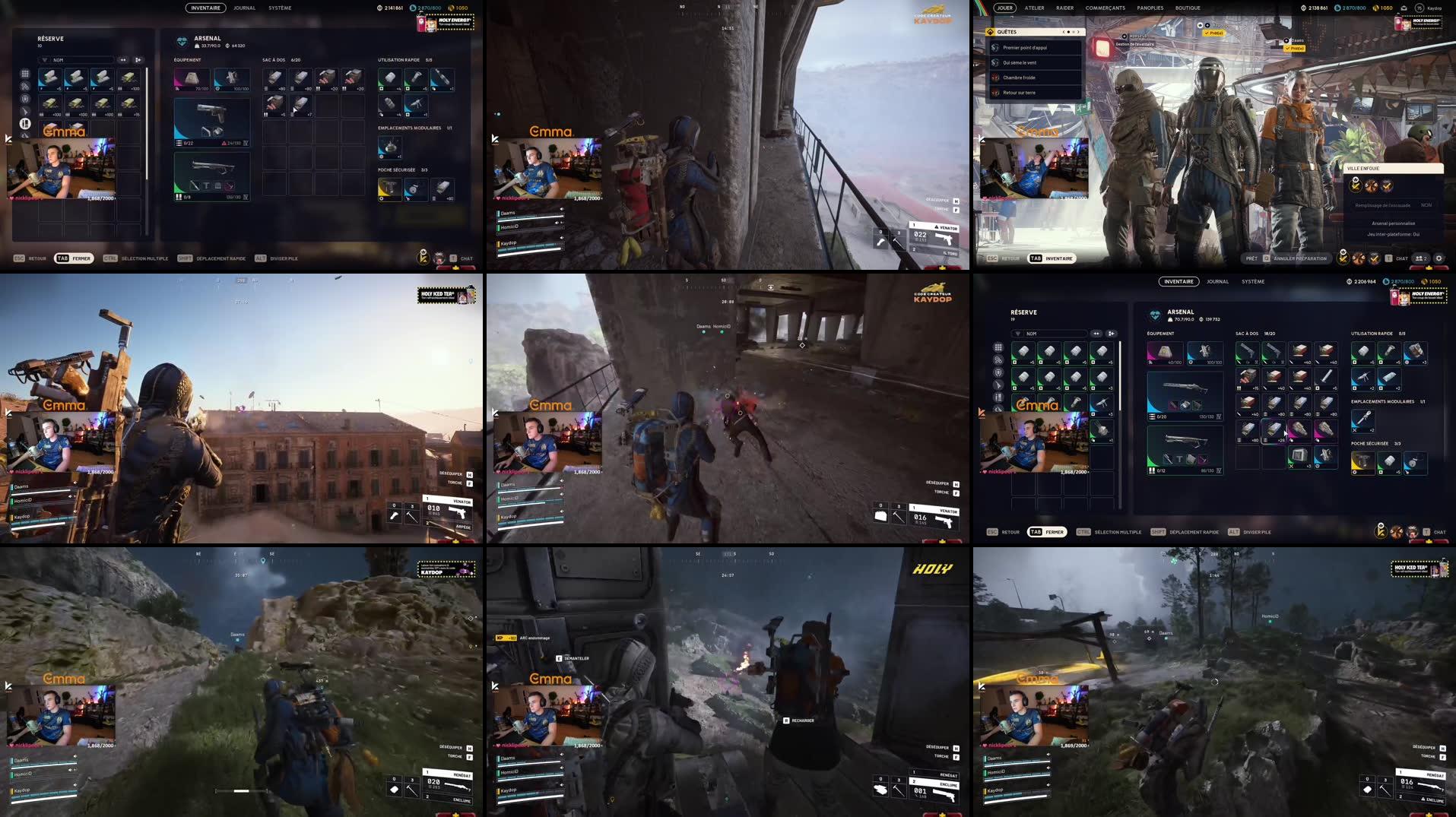Click Kaydop's level 75 avatar in the lobby

[x=1420, y=8]
